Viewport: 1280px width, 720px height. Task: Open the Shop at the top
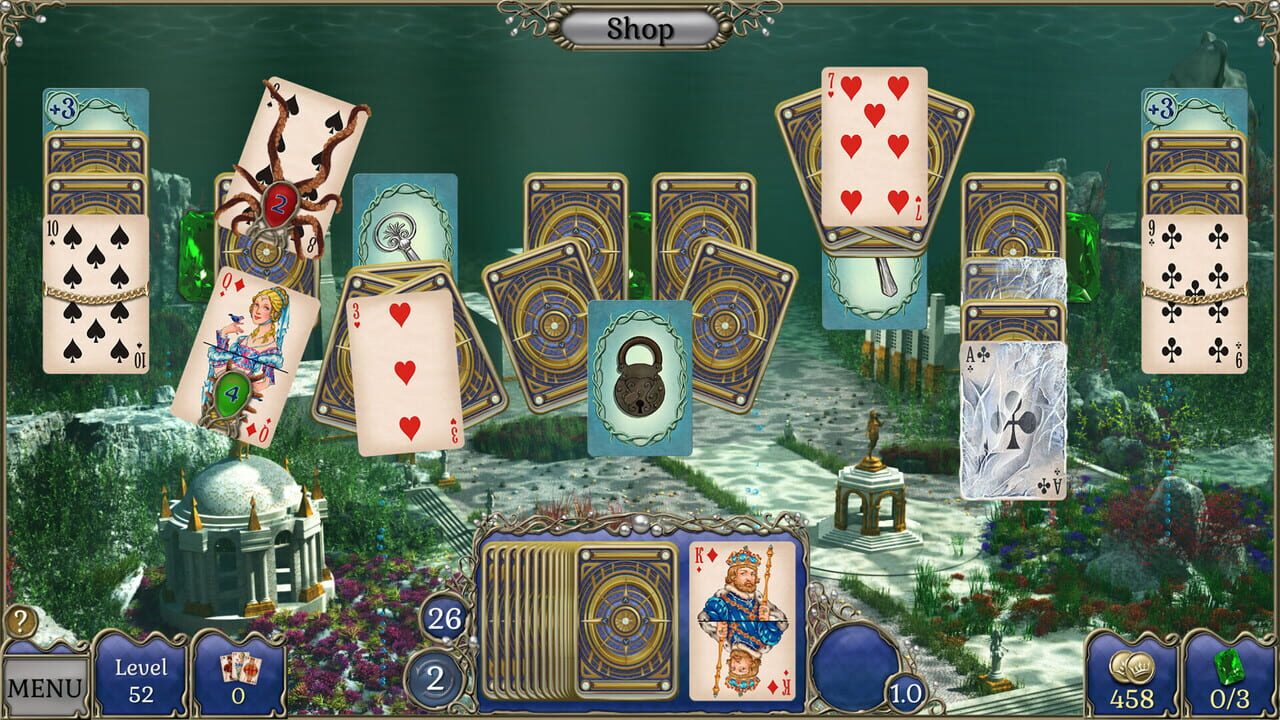(x=639, y=28)
